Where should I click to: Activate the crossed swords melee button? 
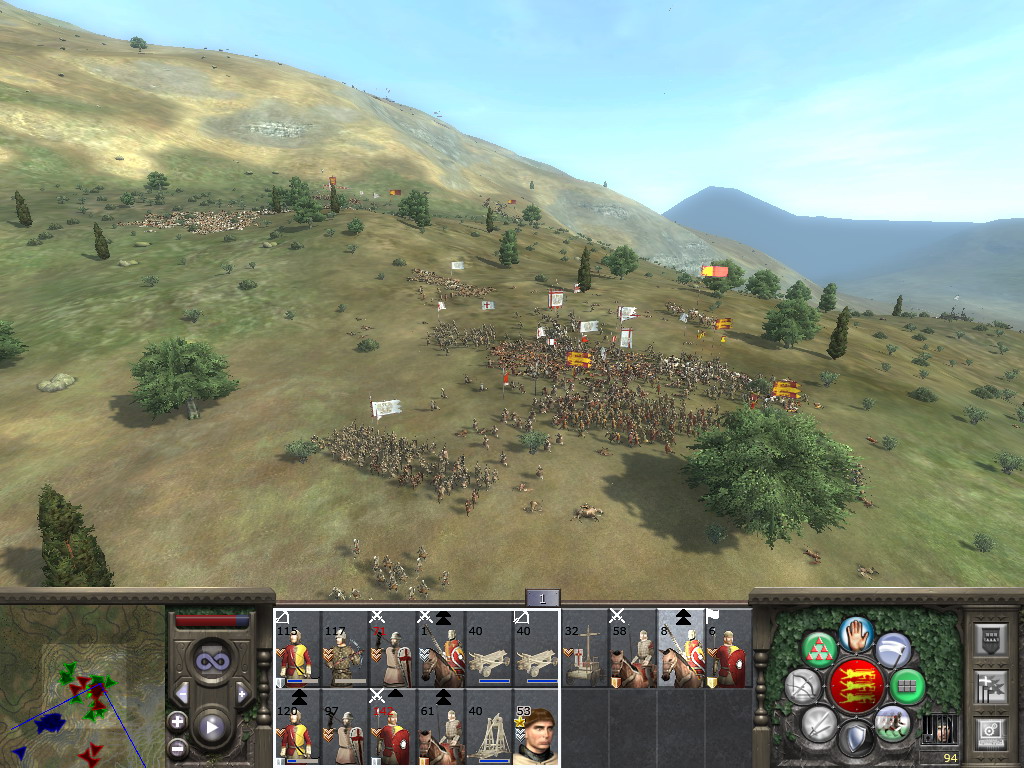click(x=819, y=722)
